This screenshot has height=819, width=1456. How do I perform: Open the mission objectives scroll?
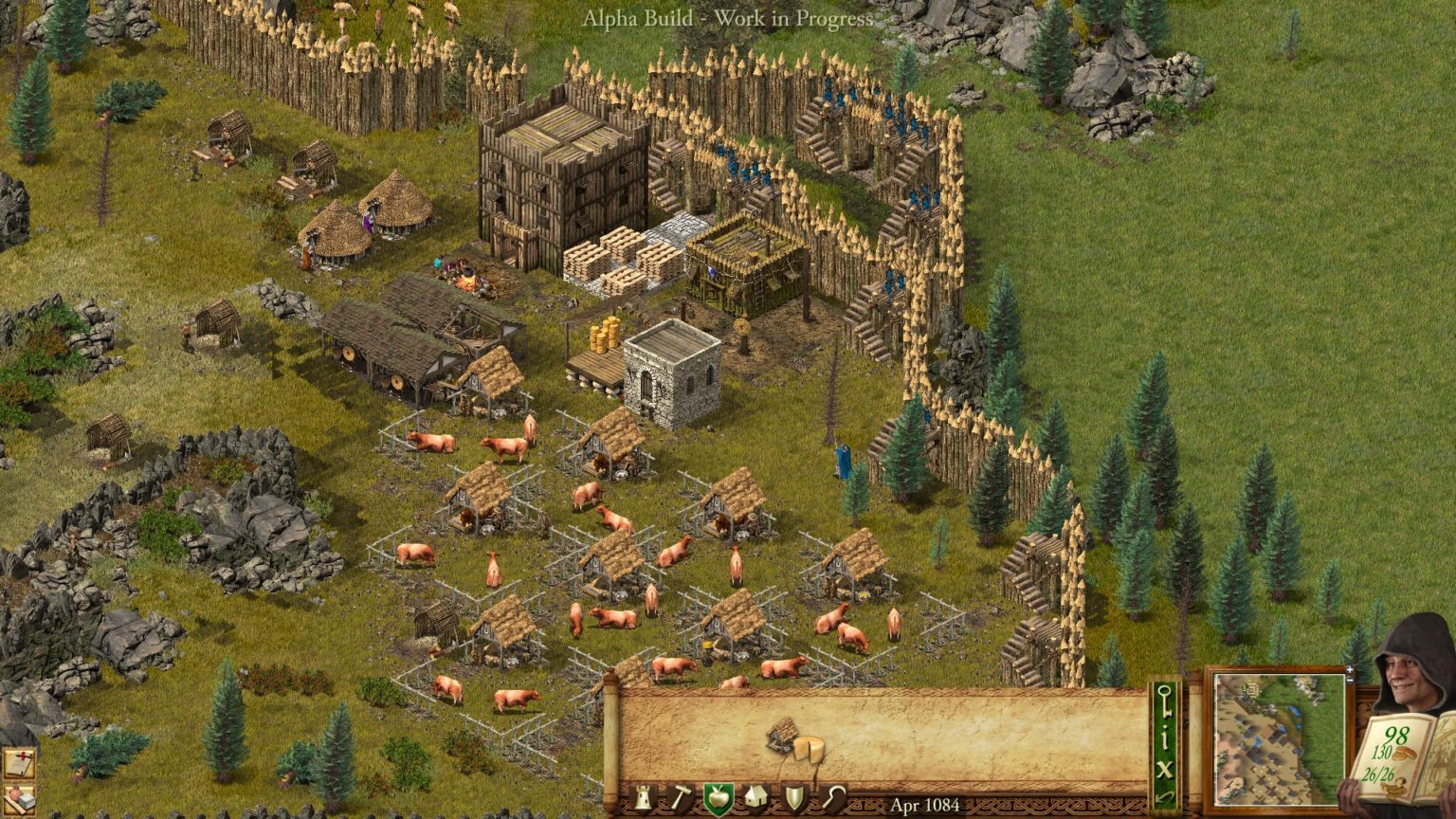19,762
